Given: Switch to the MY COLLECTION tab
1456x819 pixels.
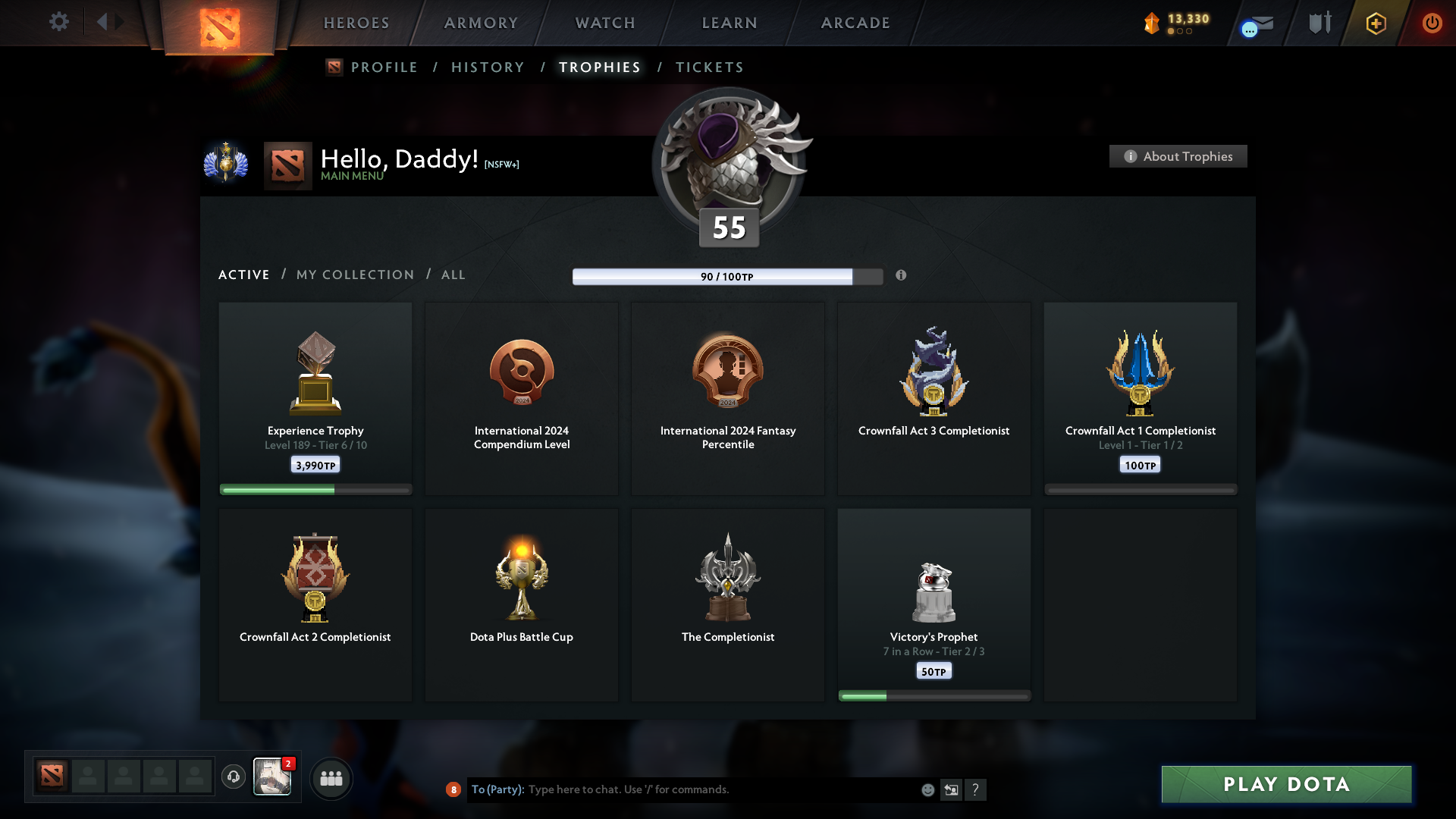Looking at the screenshot, I should [354, 275].
